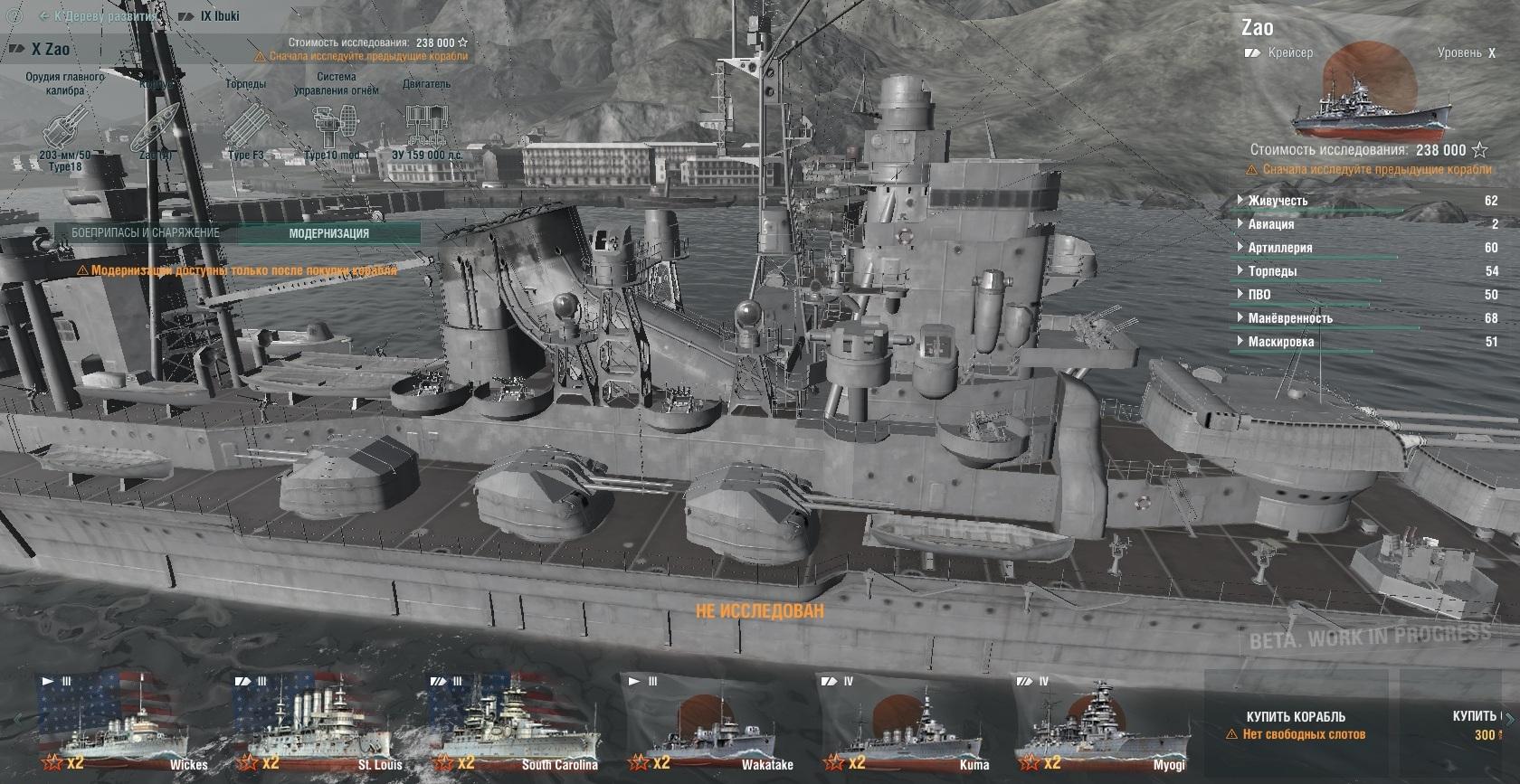Choose the South Carolina ship card

[515, 722]
